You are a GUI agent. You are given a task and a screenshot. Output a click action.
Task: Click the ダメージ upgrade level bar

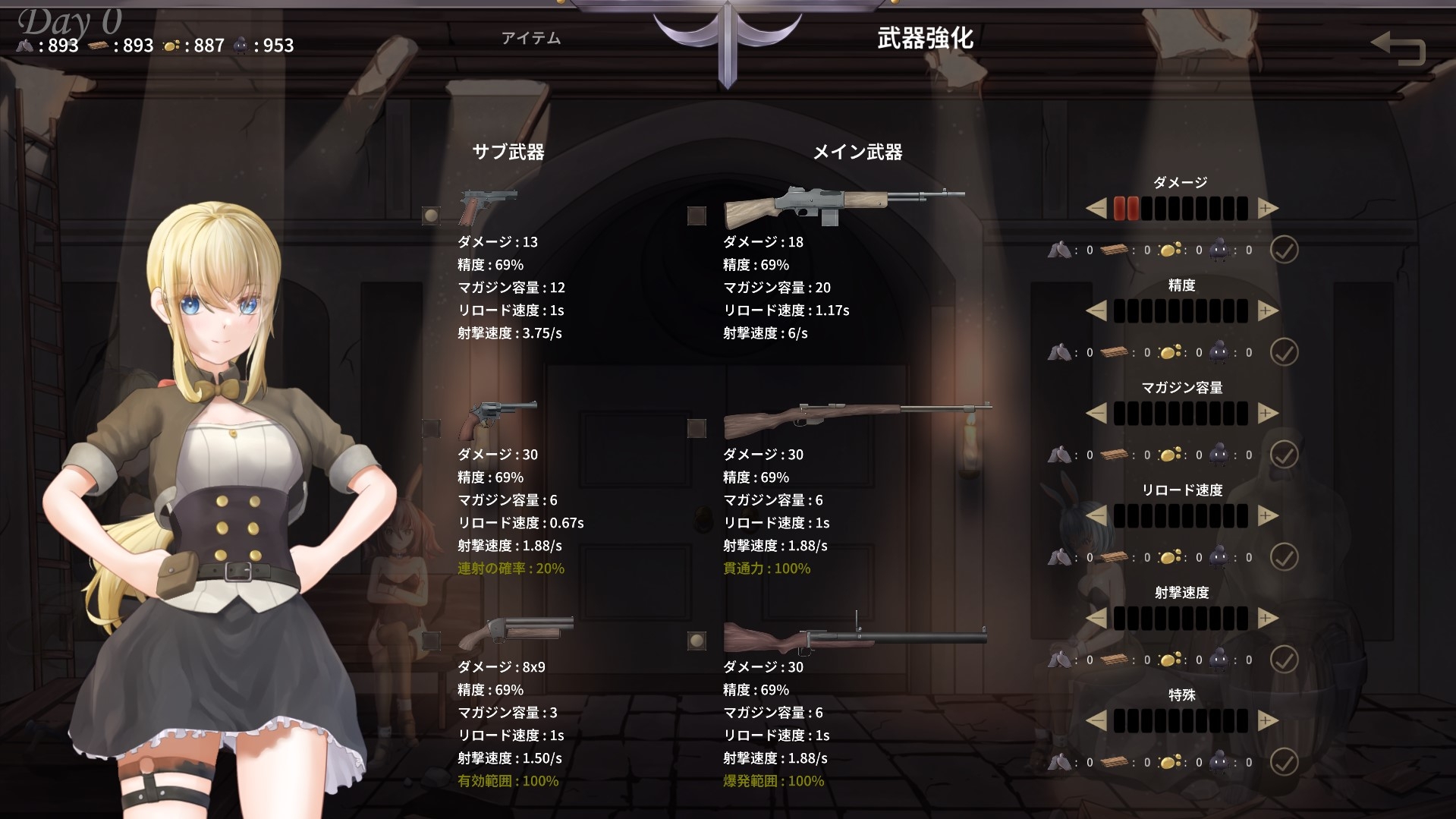pyautogui.click(x=1181, y=208)
